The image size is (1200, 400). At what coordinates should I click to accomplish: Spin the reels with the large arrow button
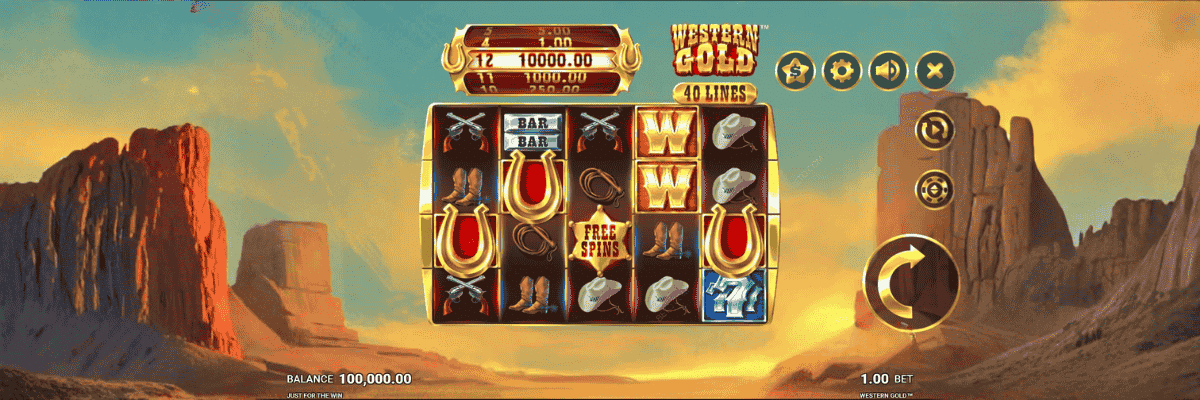point(911,281)
